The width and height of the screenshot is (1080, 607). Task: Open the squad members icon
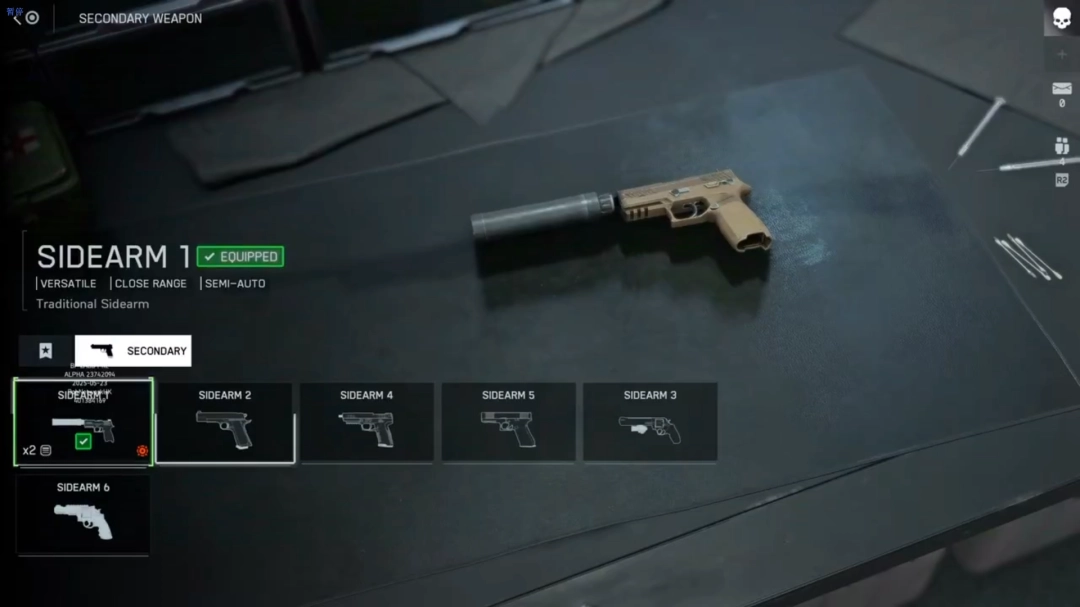(x=1061, y=147)
